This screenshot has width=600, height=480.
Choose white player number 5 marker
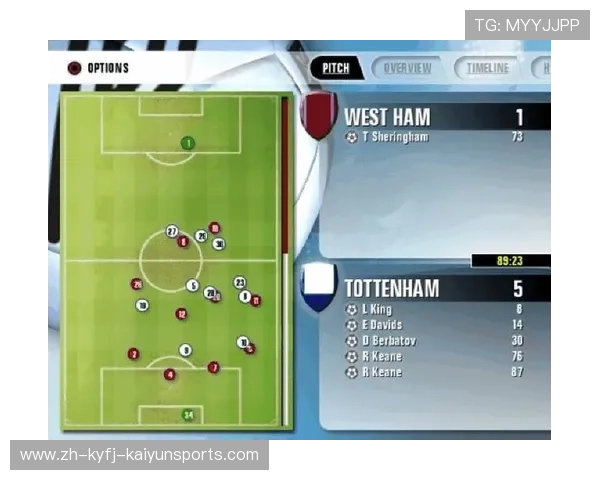[192, 286]
